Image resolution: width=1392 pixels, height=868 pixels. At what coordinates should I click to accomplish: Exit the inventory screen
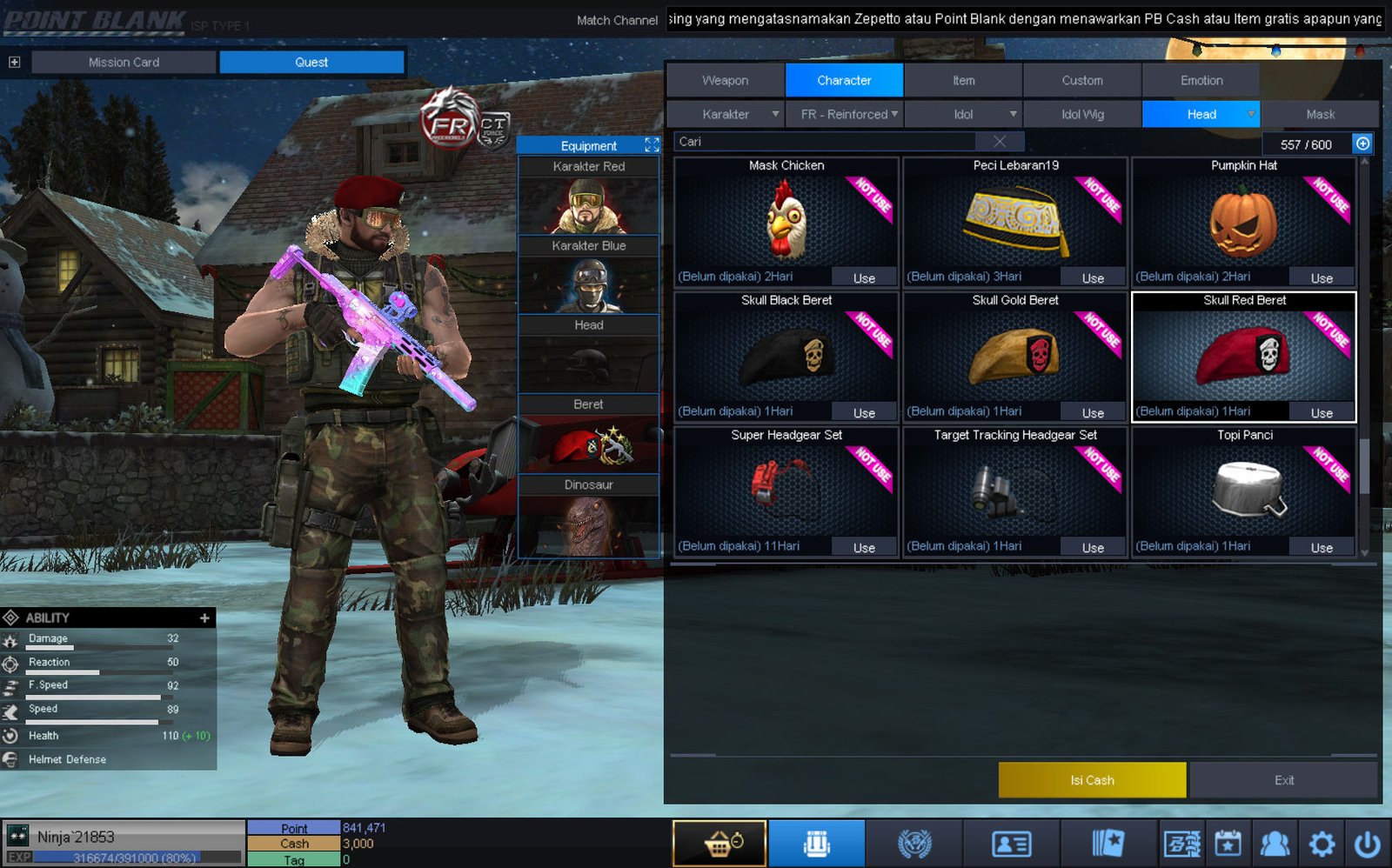tap(1283, 780)
